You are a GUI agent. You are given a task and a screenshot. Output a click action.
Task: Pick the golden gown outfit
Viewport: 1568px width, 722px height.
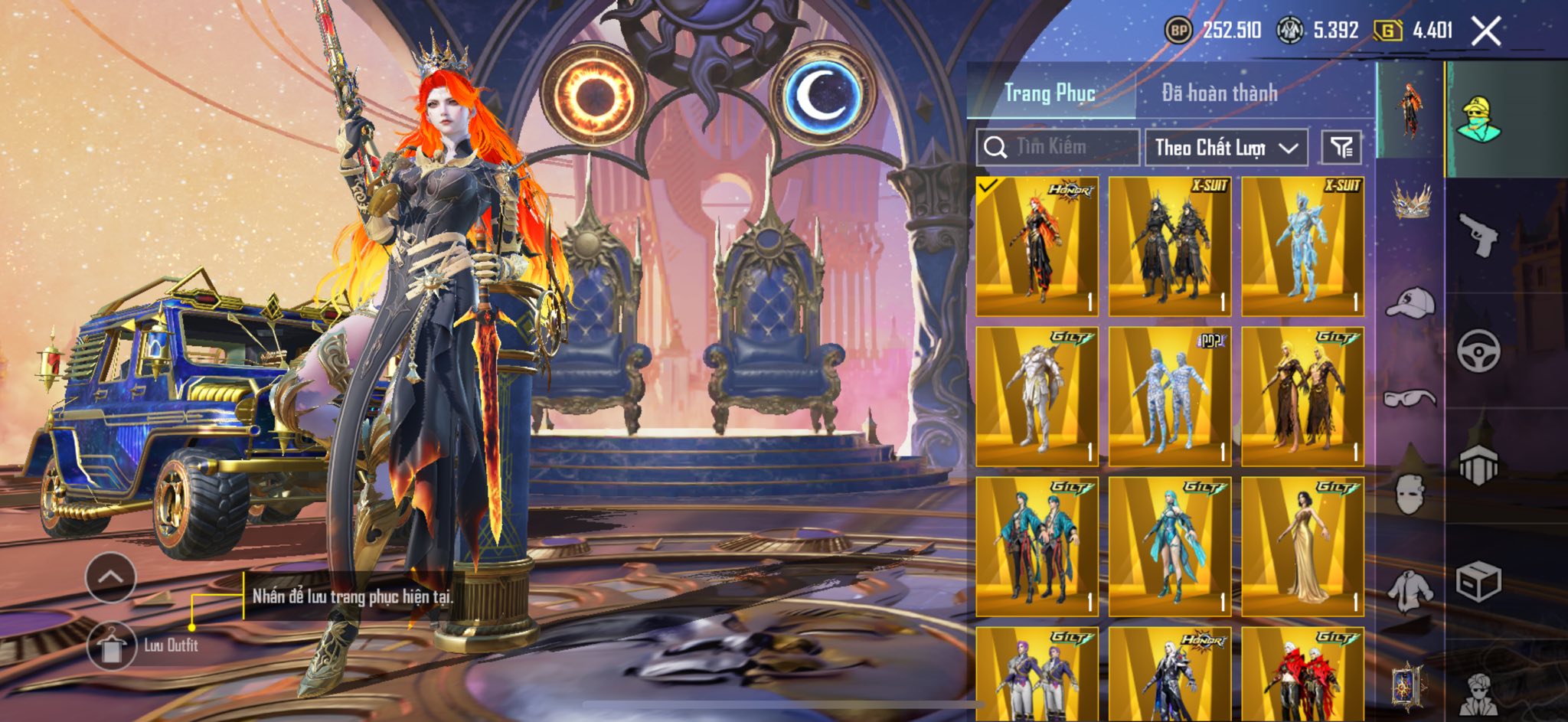pyautogui.click(x=1302, y=546)
